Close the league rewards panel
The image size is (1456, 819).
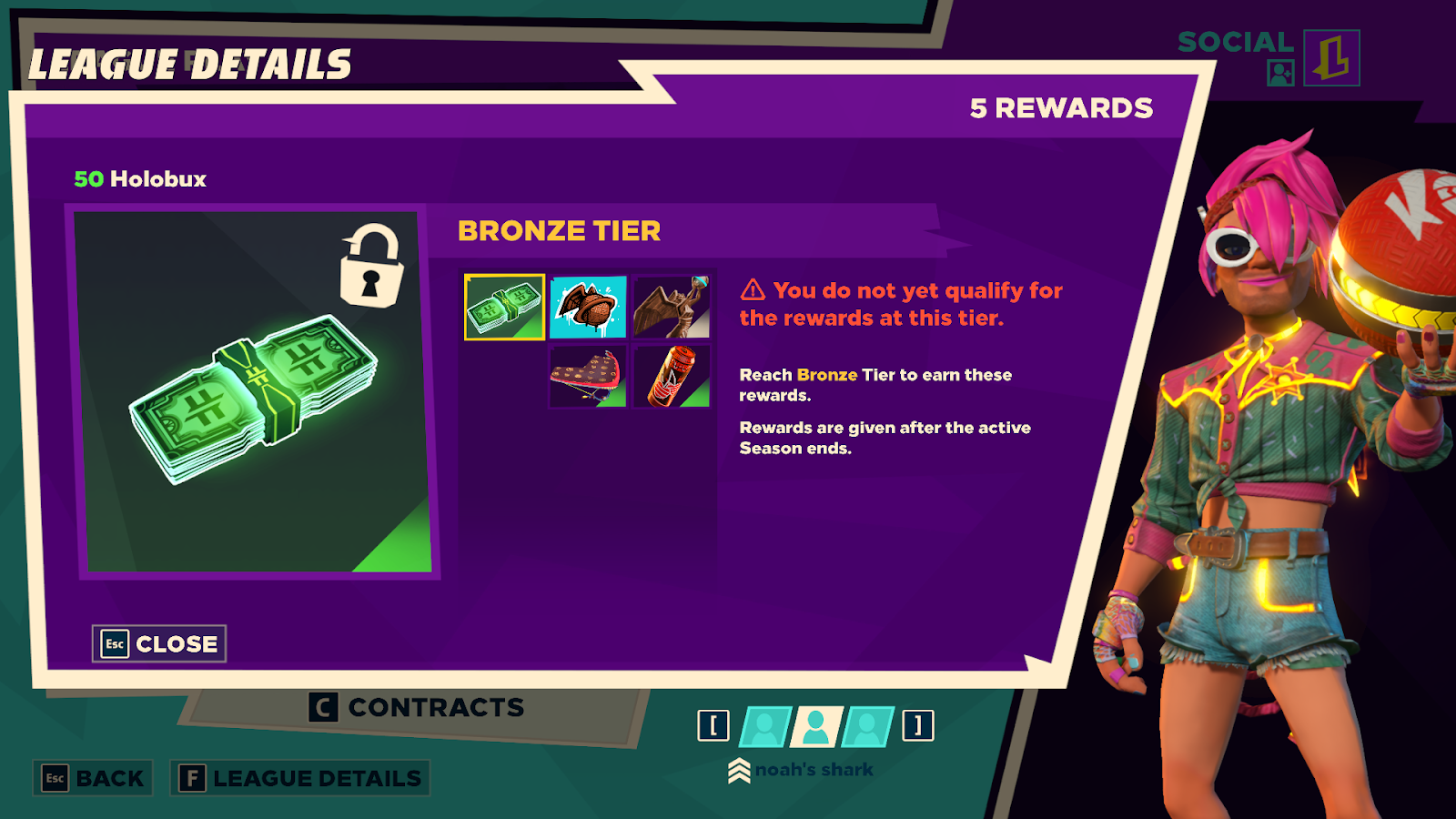(159, 643)
